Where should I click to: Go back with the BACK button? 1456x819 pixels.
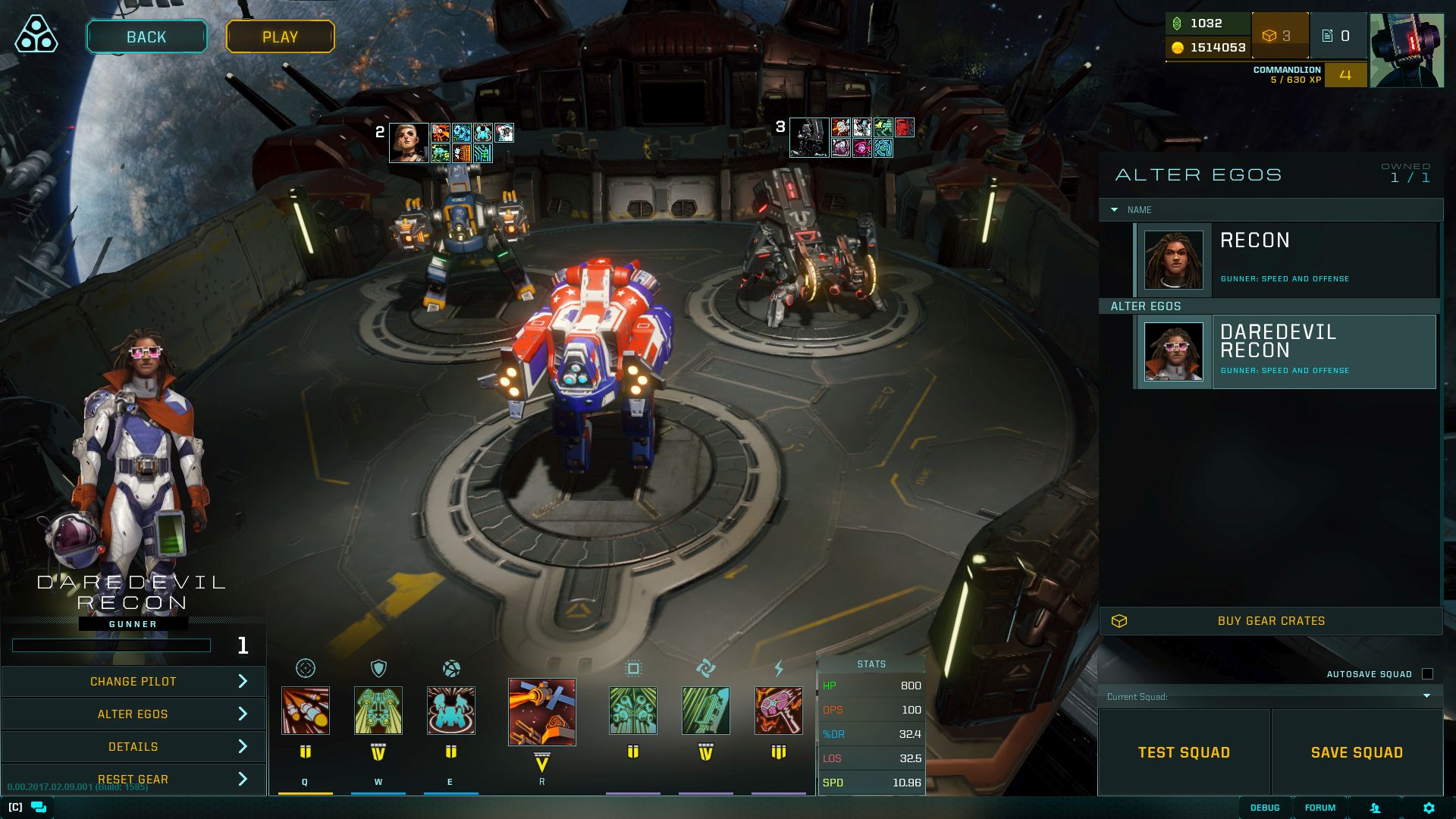146,36
